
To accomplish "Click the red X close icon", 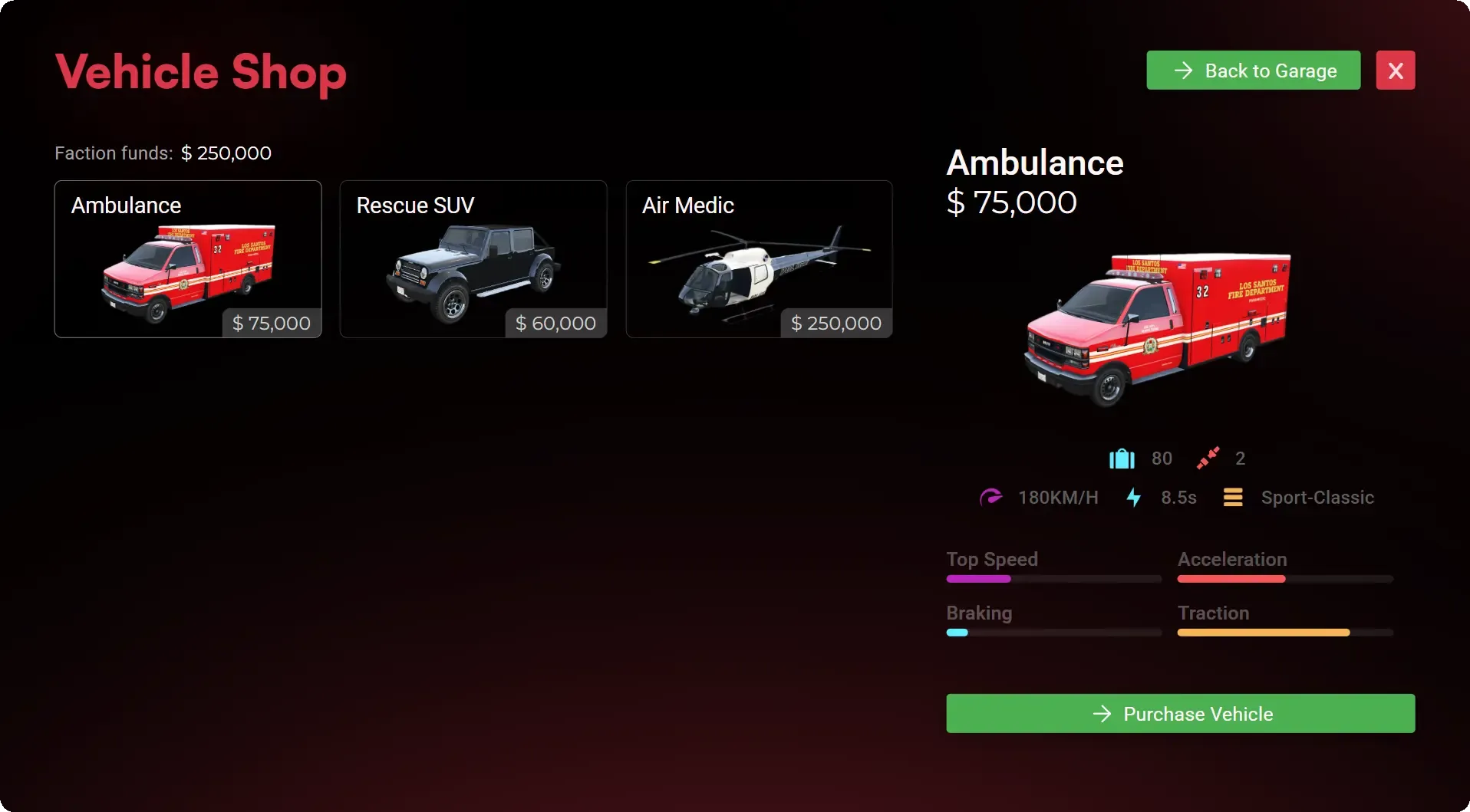I will pyautogui.click(x=1396, y=70).
